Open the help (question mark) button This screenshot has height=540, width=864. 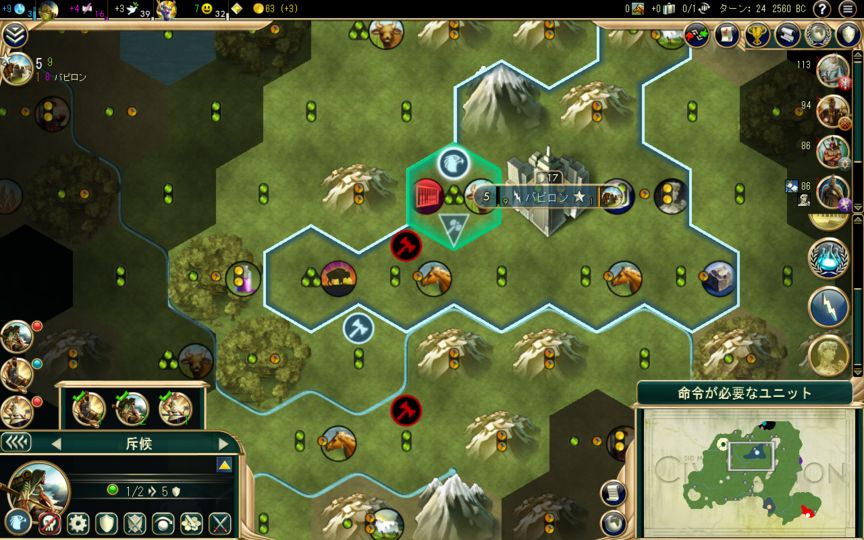pos(822,9)
